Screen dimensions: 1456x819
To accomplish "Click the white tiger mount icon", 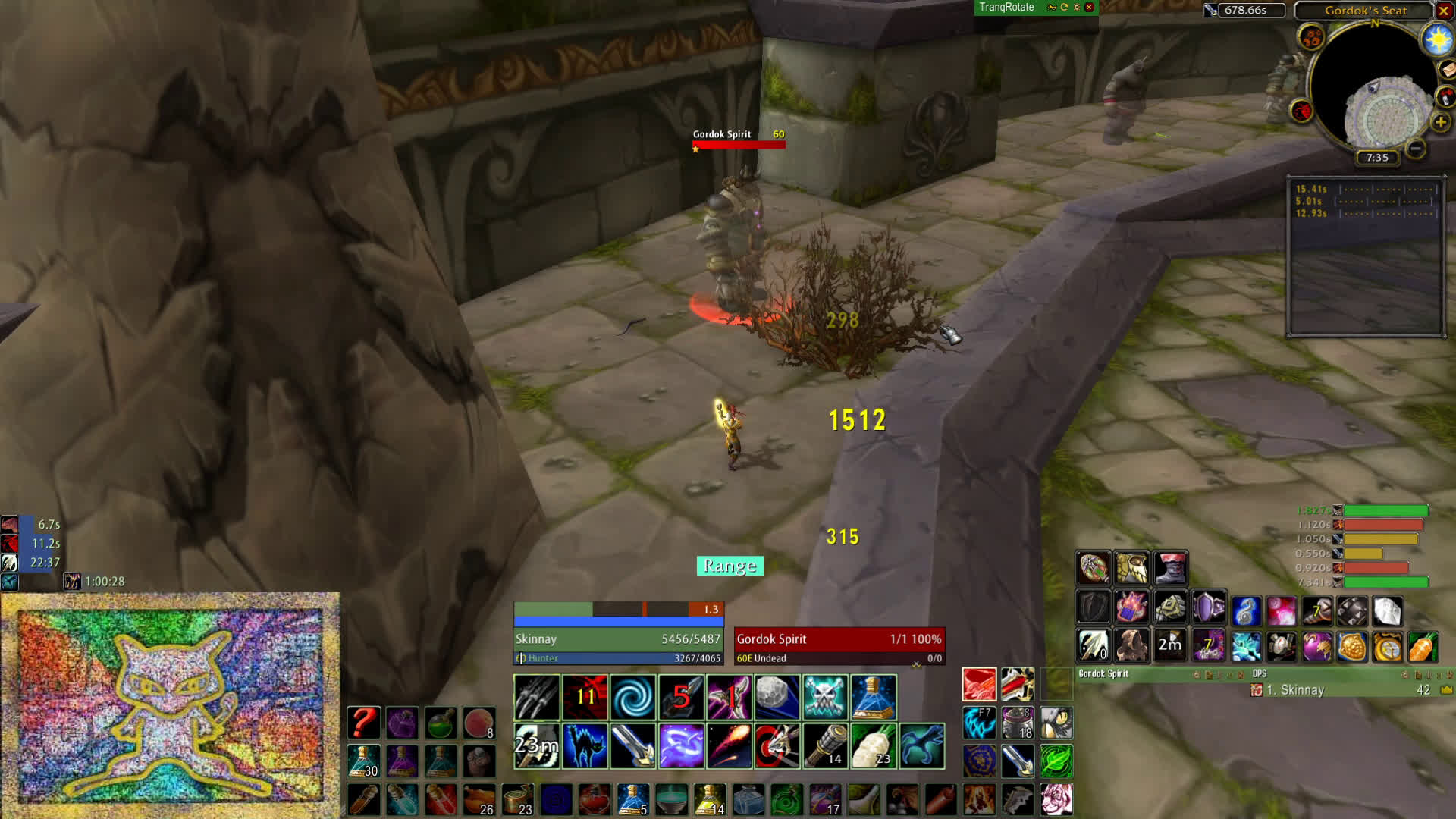I will click(x=1056, y=799).
